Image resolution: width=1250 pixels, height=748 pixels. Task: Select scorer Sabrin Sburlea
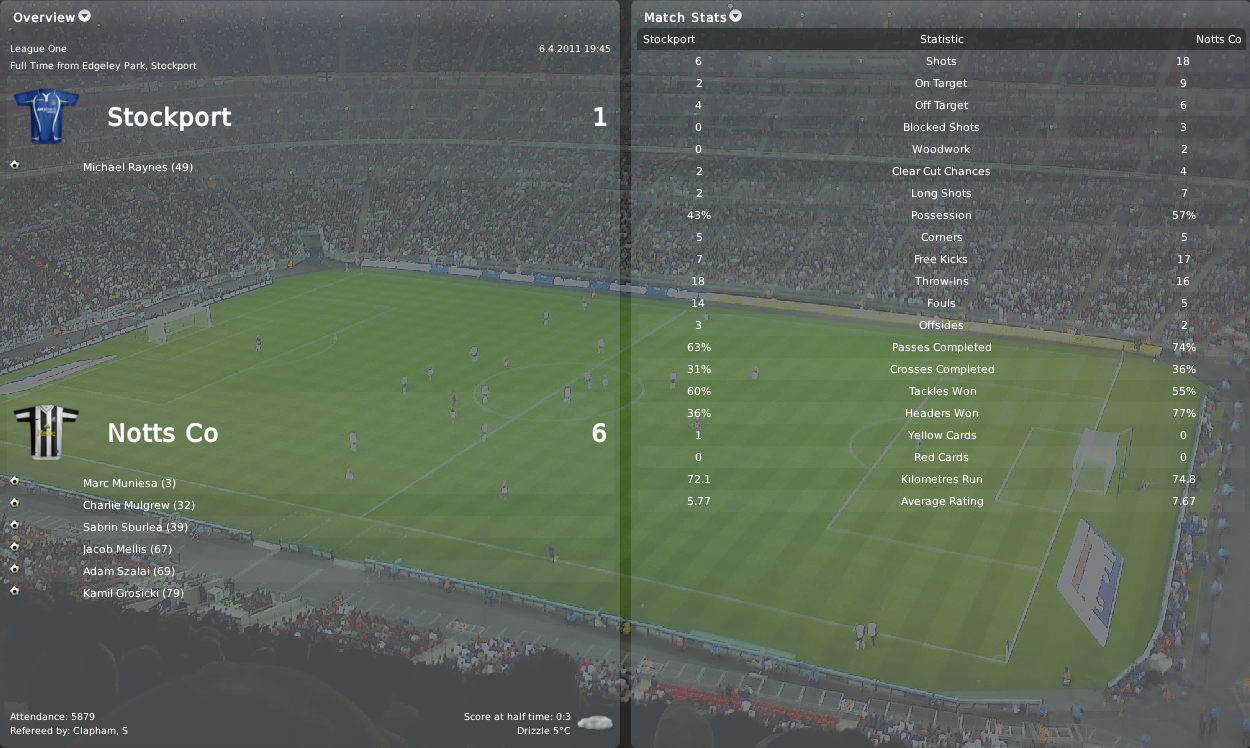(x=135, y=527)
